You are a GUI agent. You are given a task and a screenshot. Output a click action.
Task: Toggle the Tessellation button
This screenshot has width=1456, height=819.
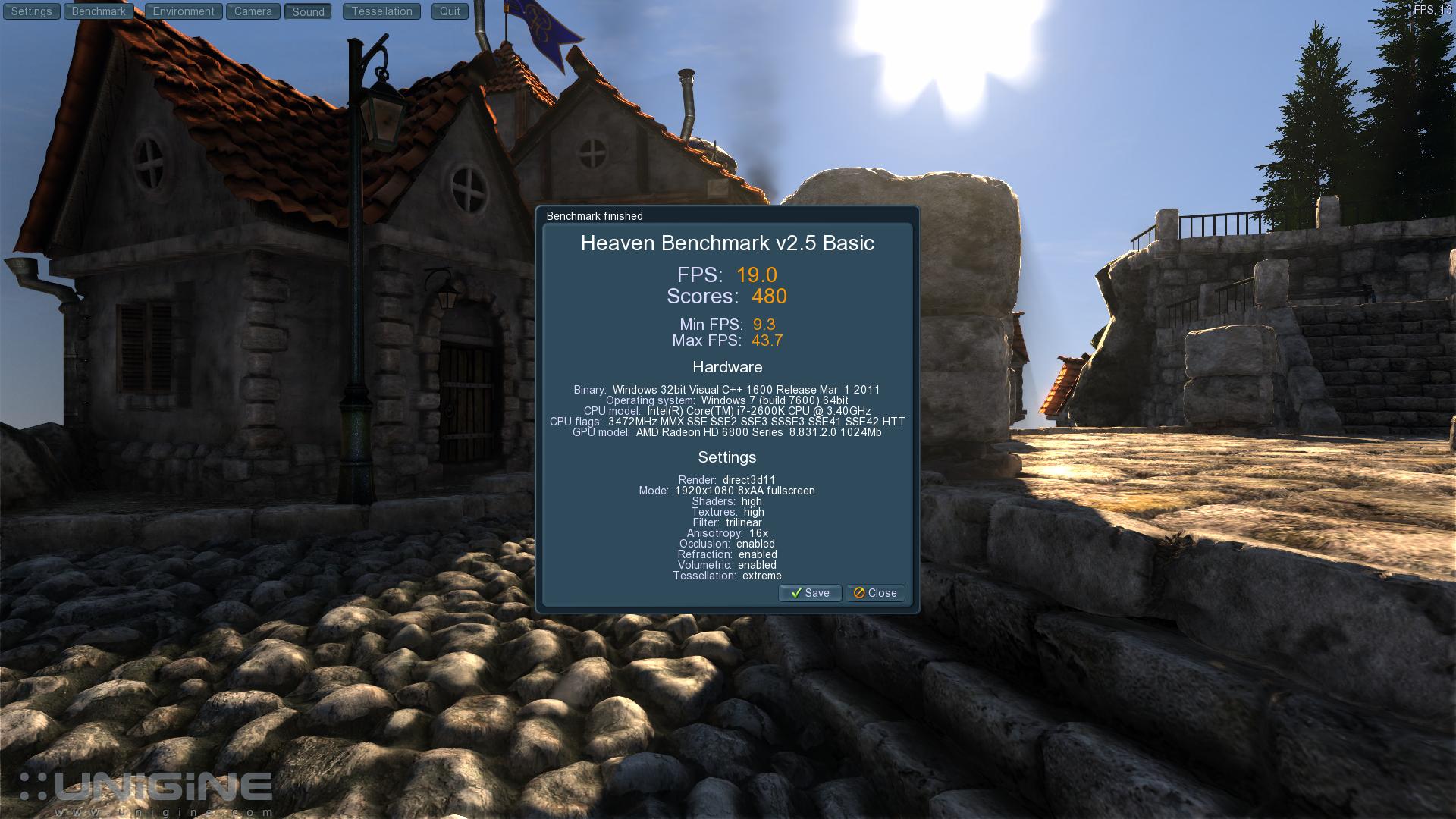381,11
